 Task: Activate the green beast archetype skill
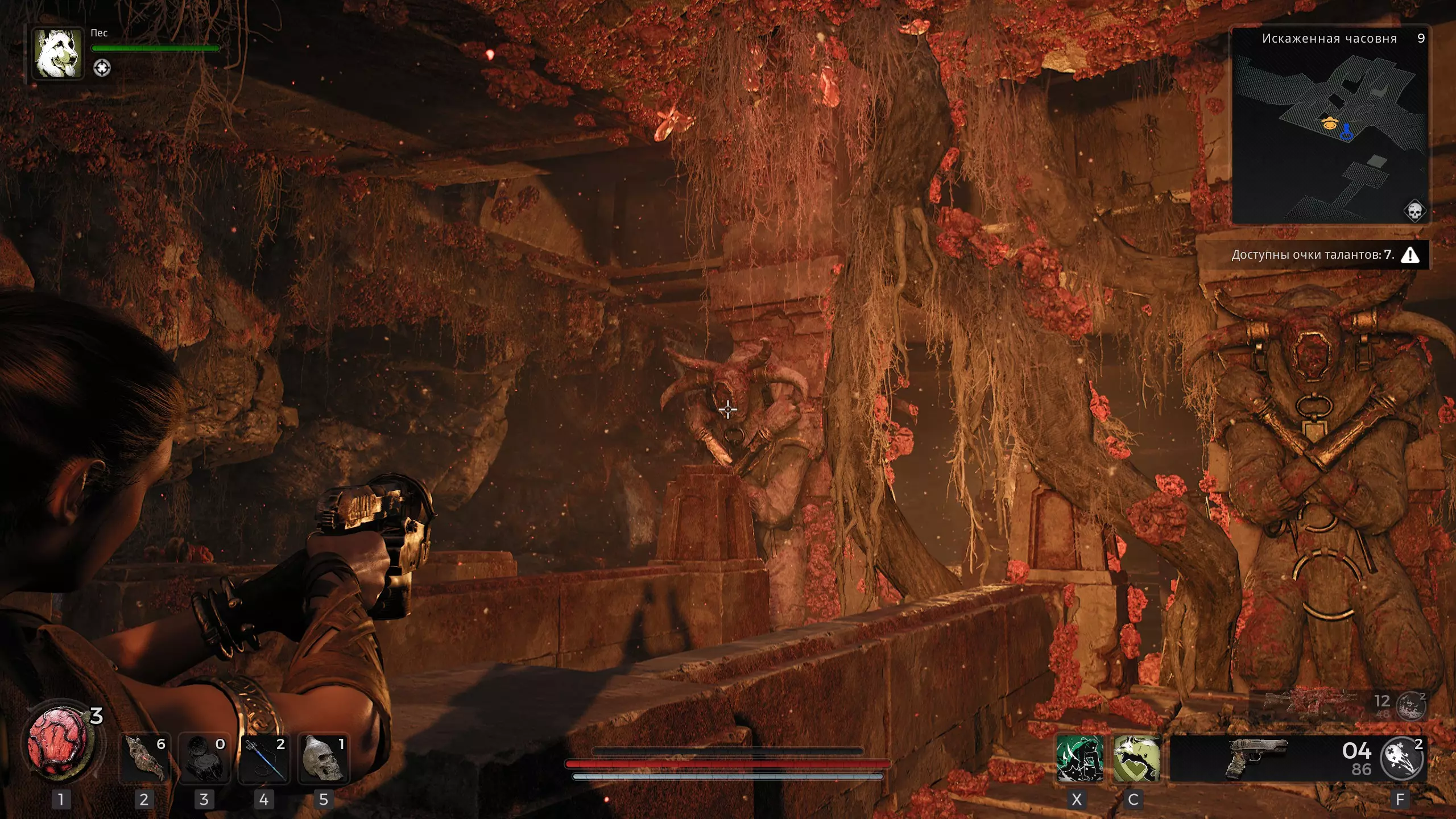(1079, 758)
